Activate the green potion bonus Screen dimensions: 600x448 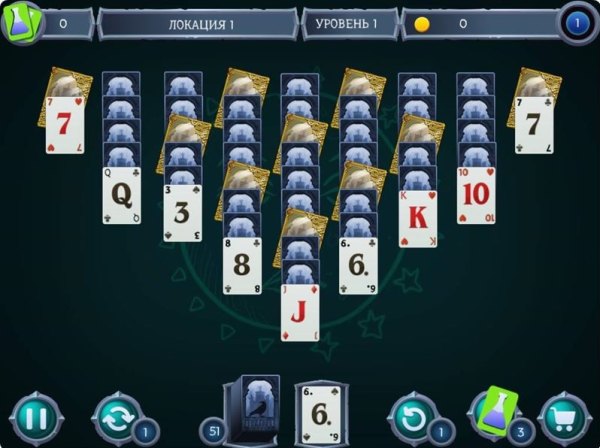point(494,414)
